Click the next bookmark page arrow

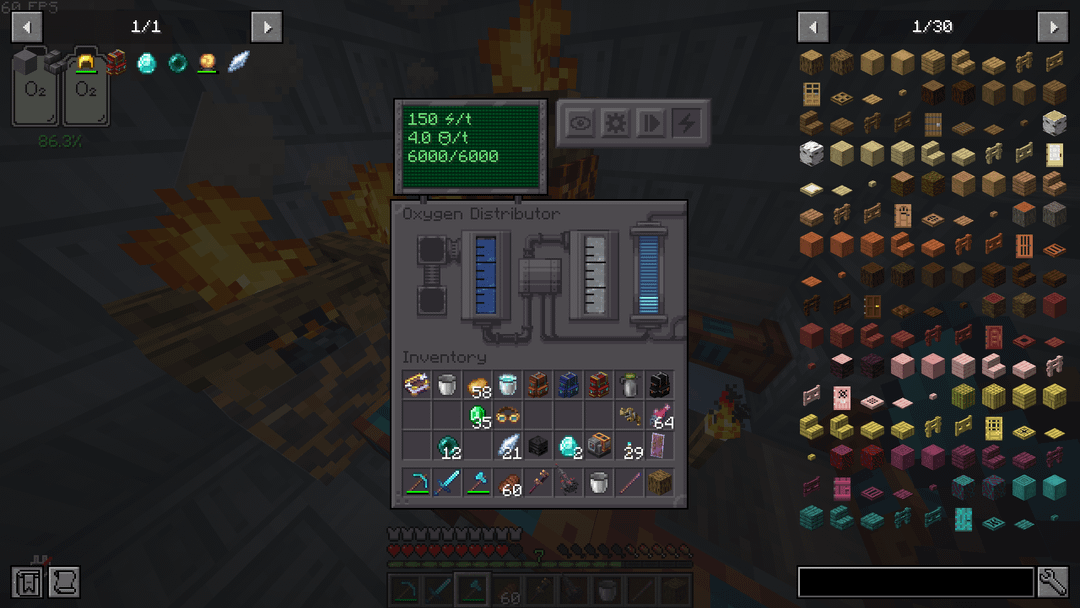[266, 27]
